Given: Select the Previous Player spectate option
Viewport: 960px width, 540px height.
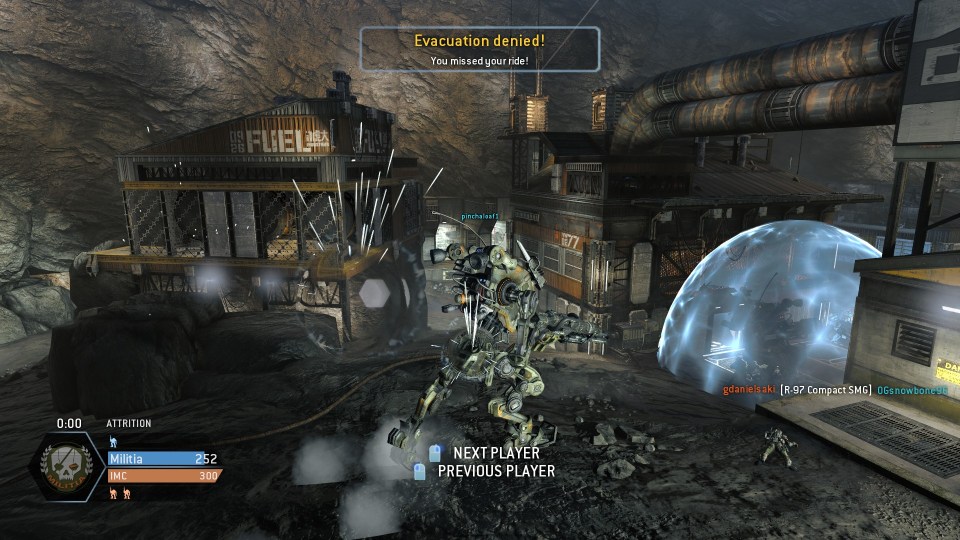Looking at the screenshot, I should coord(495,471).
